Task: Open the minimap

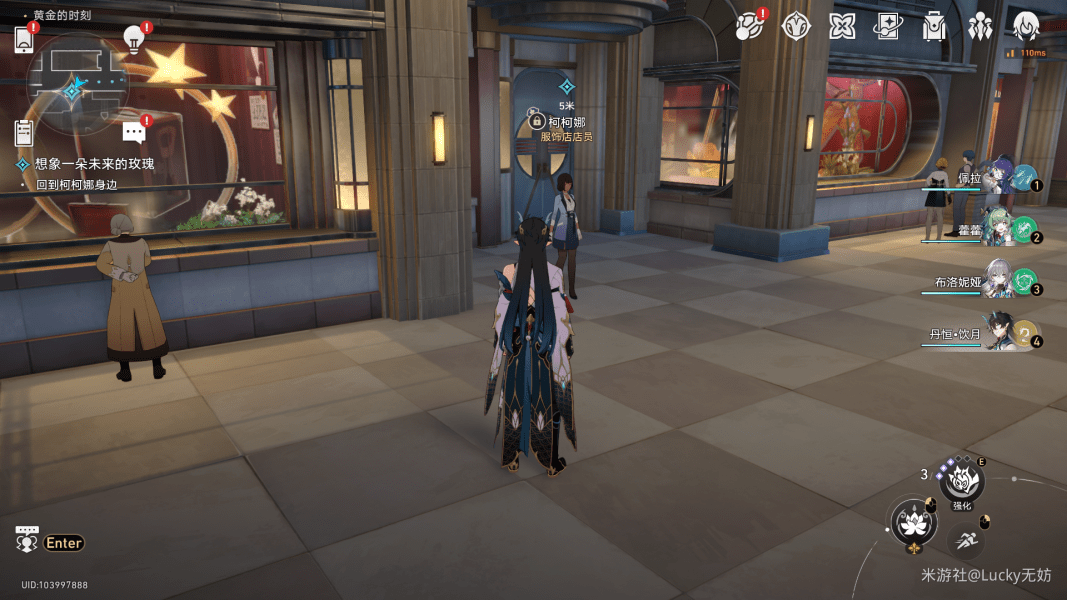Action: 77,85
